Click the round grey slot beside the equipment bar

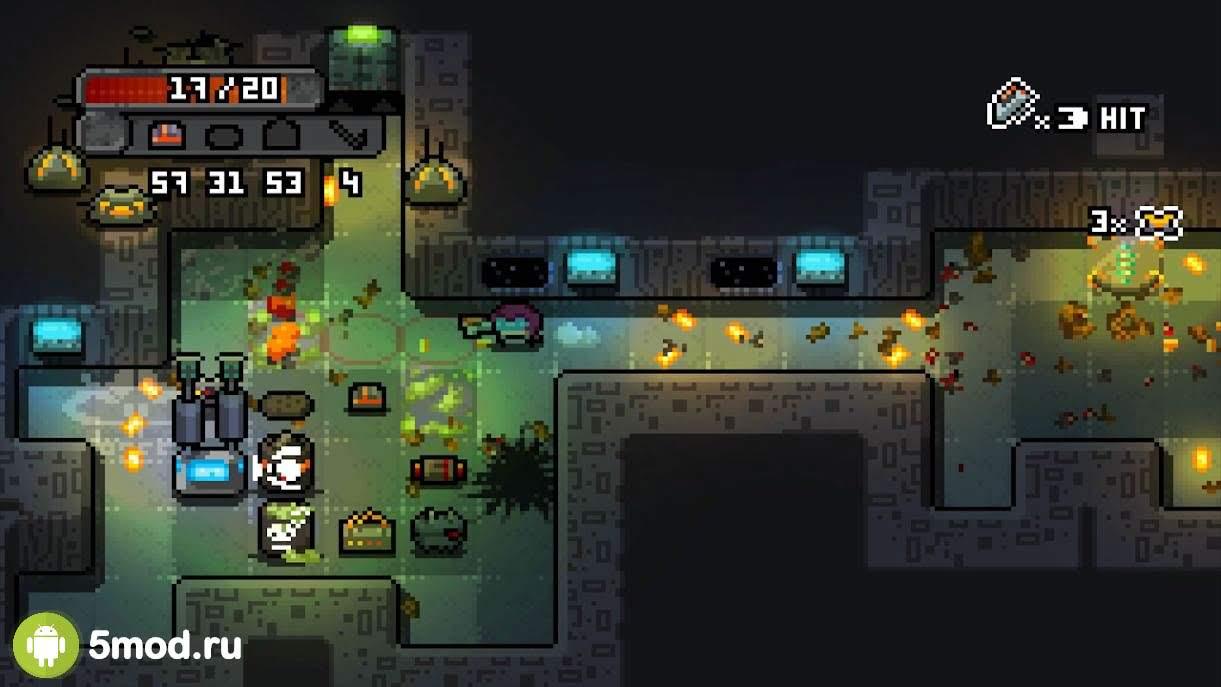[98, 134]
